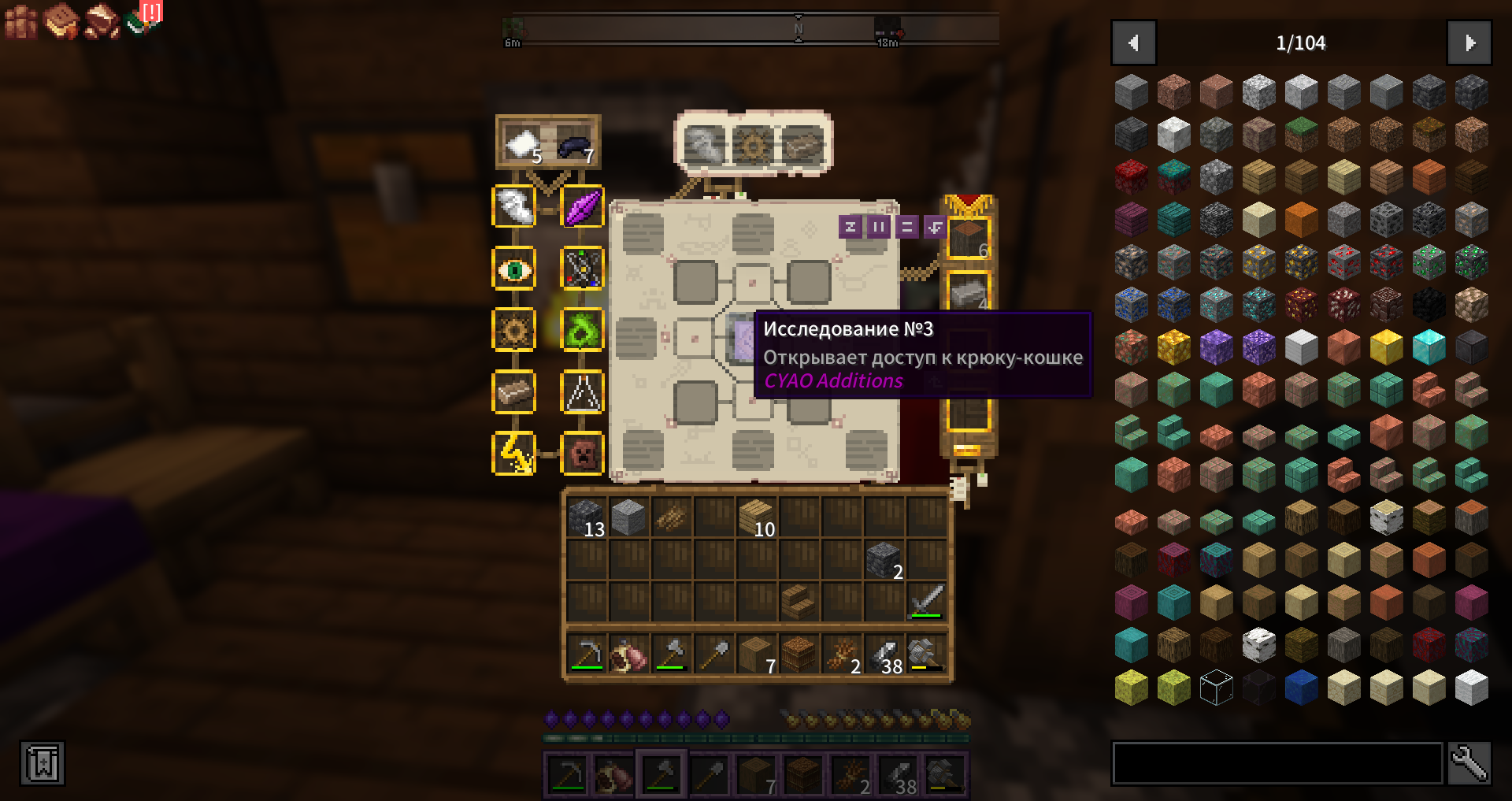Viewport: 1512px width, 801px height.
Task: Select the flask outline research icon
Action: coord(582,392)
